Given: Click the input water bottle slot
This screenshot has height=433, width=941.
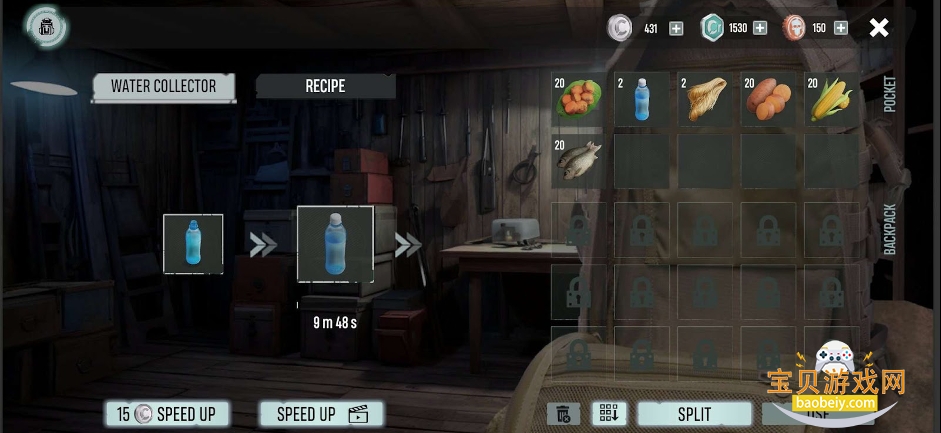Looking at the screenshot, I should point(193,244).
